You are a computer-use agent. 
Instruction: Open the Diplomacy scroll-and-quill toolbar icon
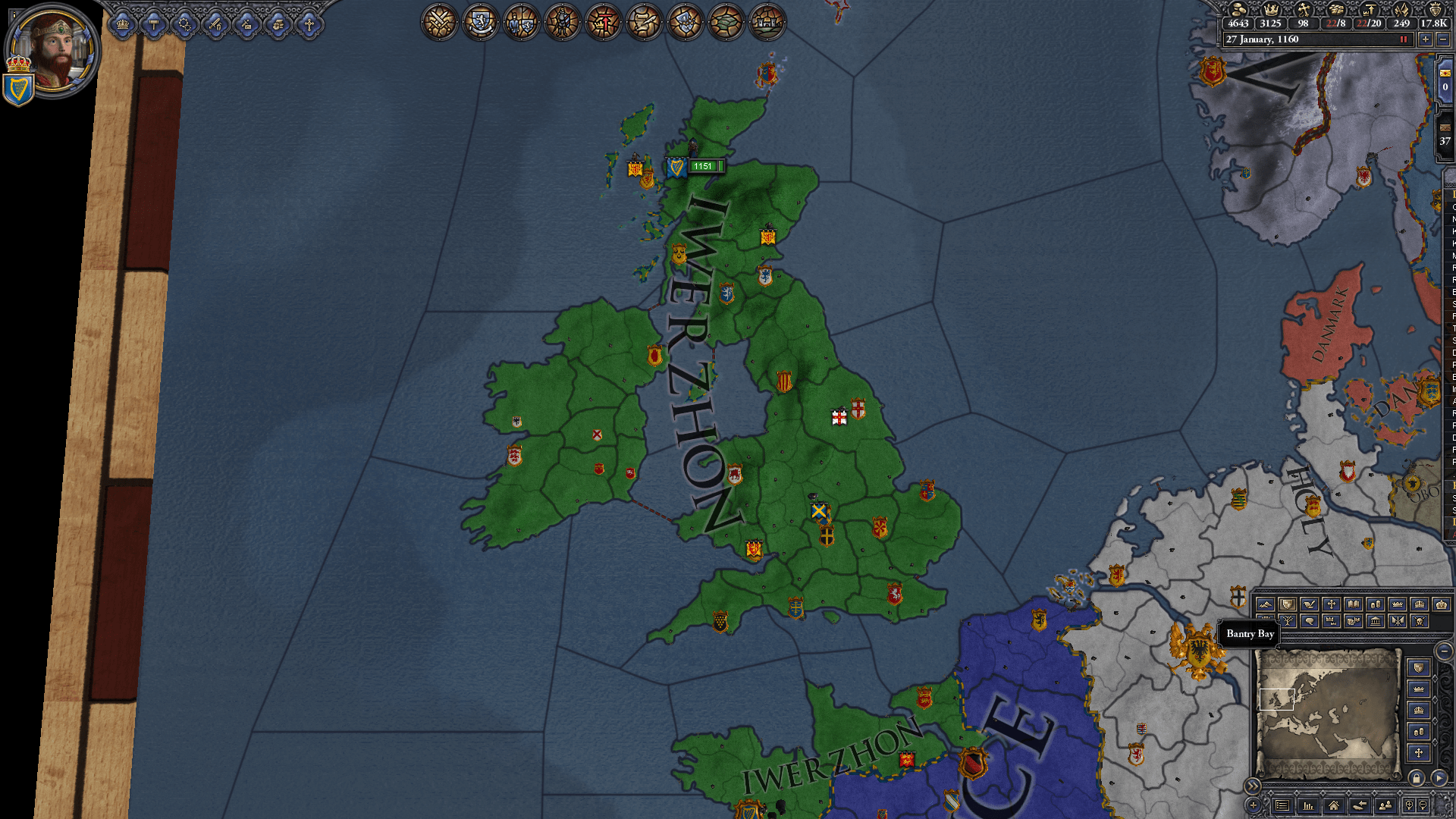coord(644,23)
